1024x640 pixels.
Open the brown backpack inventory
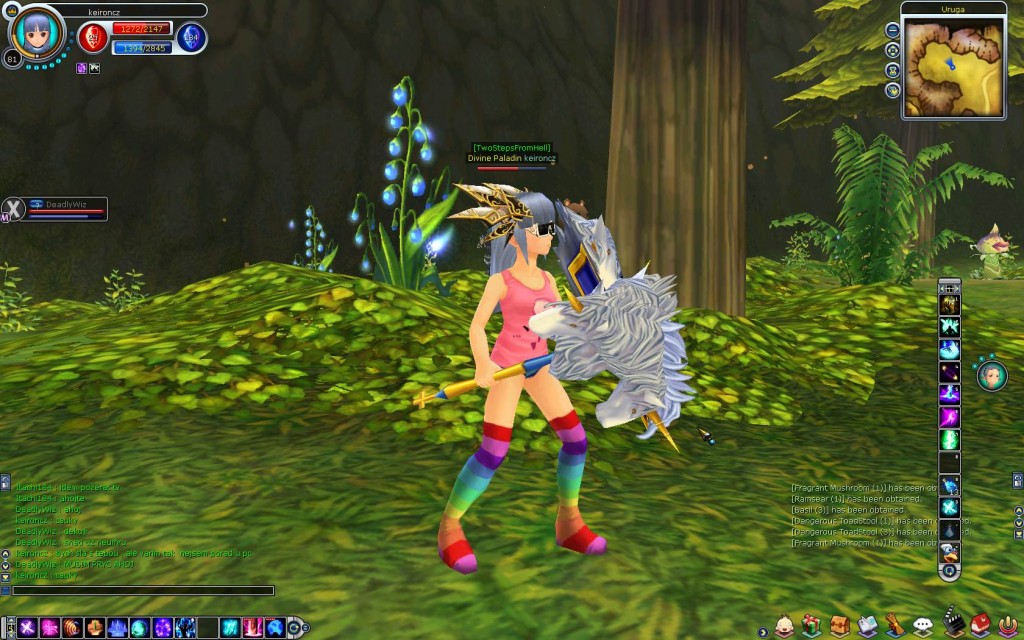839,625
